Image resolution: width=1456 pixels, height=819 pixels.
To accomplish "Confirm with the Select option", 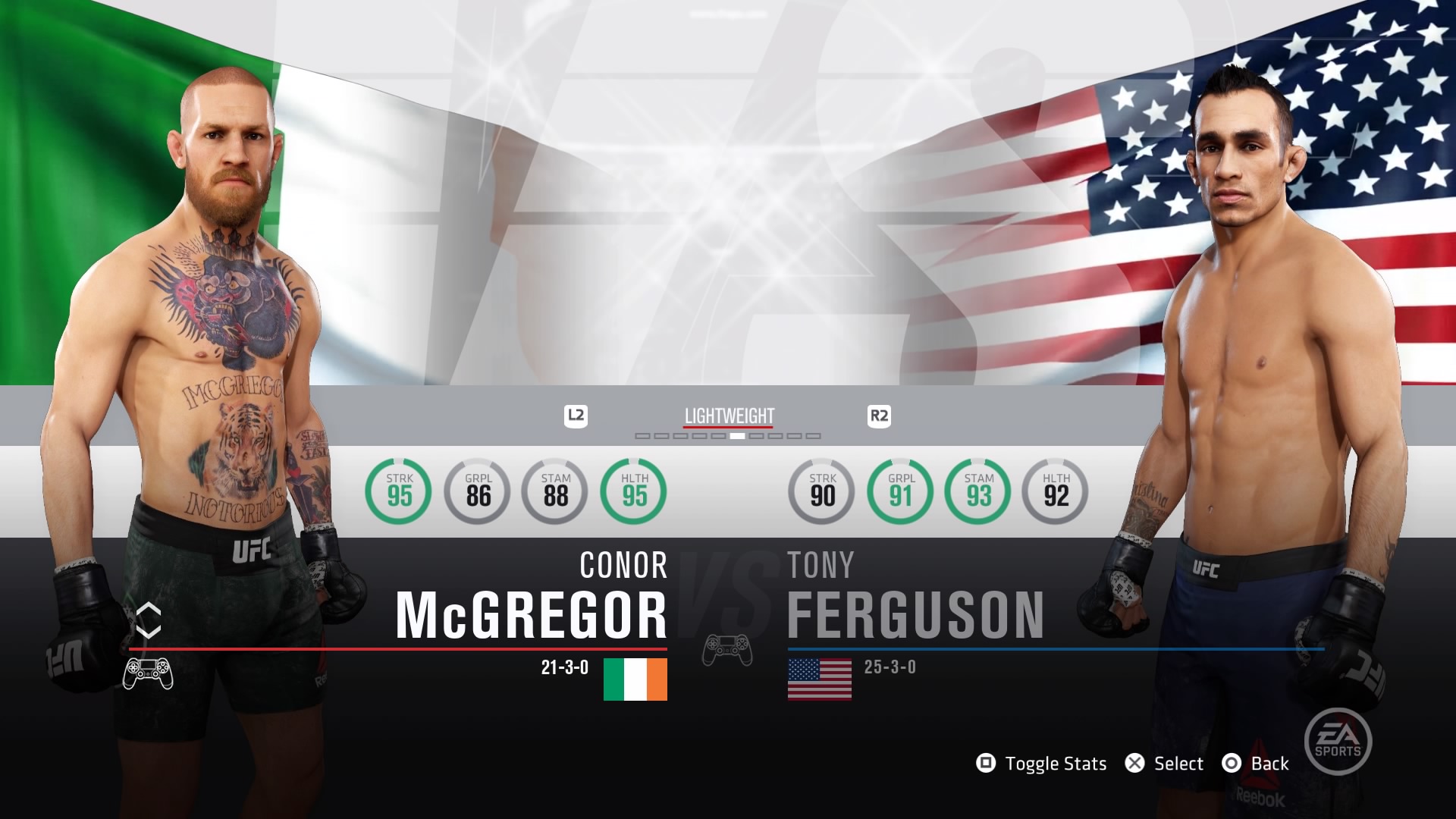I will 1165,764.
